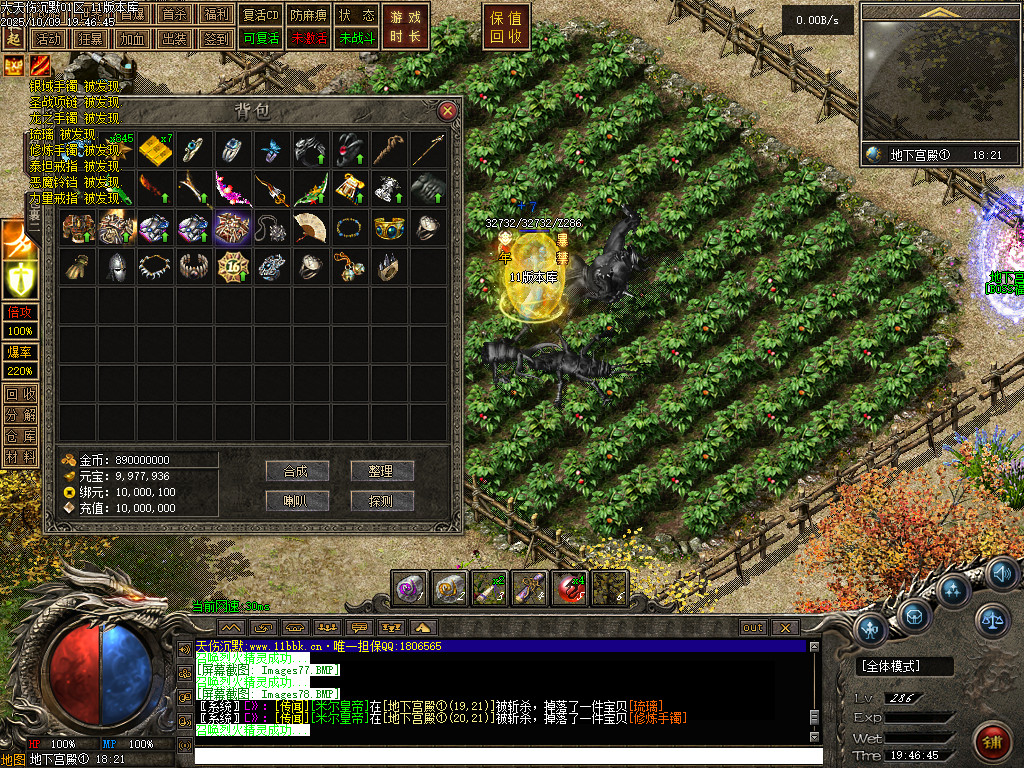The width and height of the screenshot is (1024, 768).
Task: Click the 喇叭 horn button
Action: pos(297,500)
